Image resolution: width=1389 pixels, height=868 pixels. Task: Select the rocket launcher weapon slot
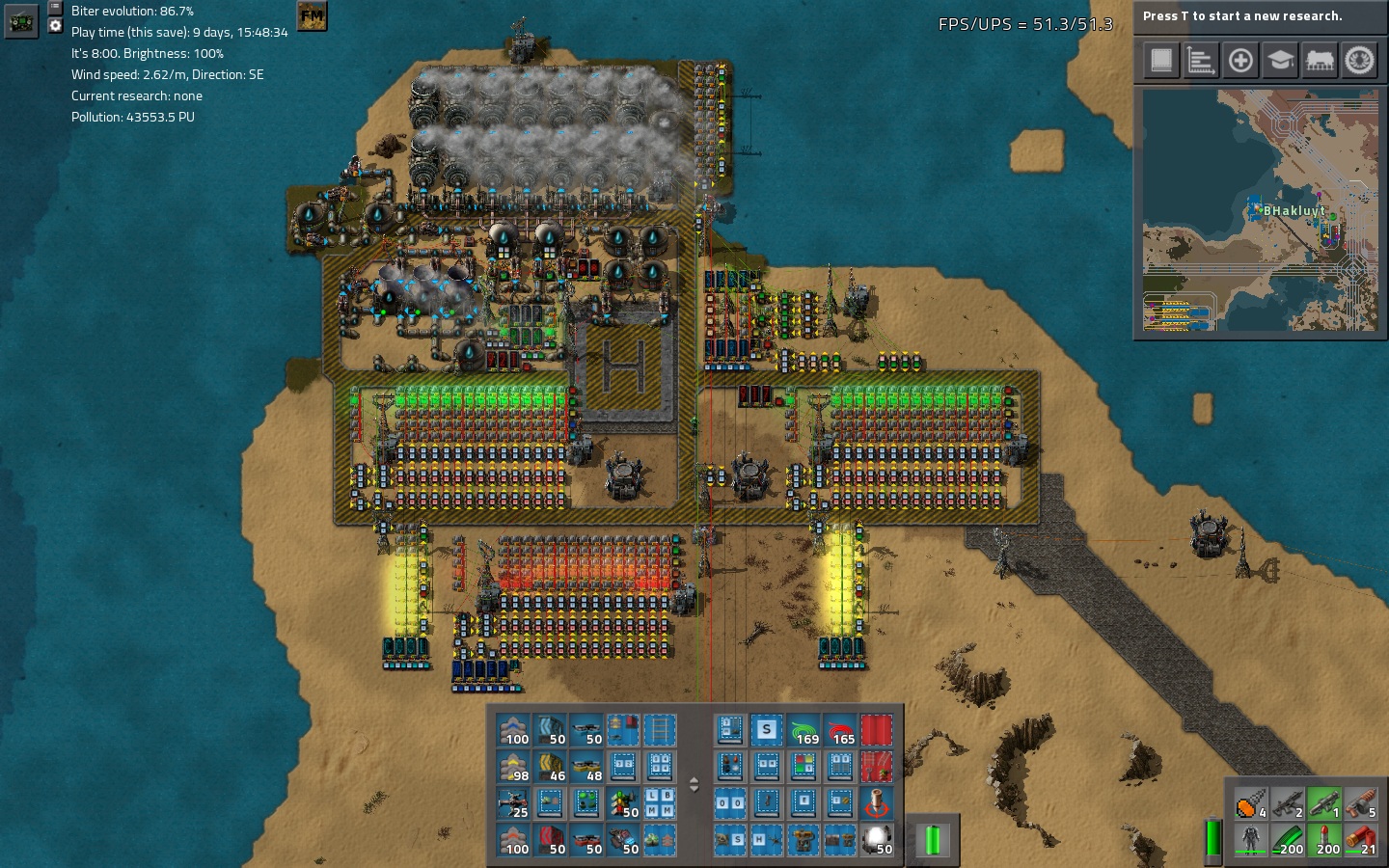click(1323, 803)
